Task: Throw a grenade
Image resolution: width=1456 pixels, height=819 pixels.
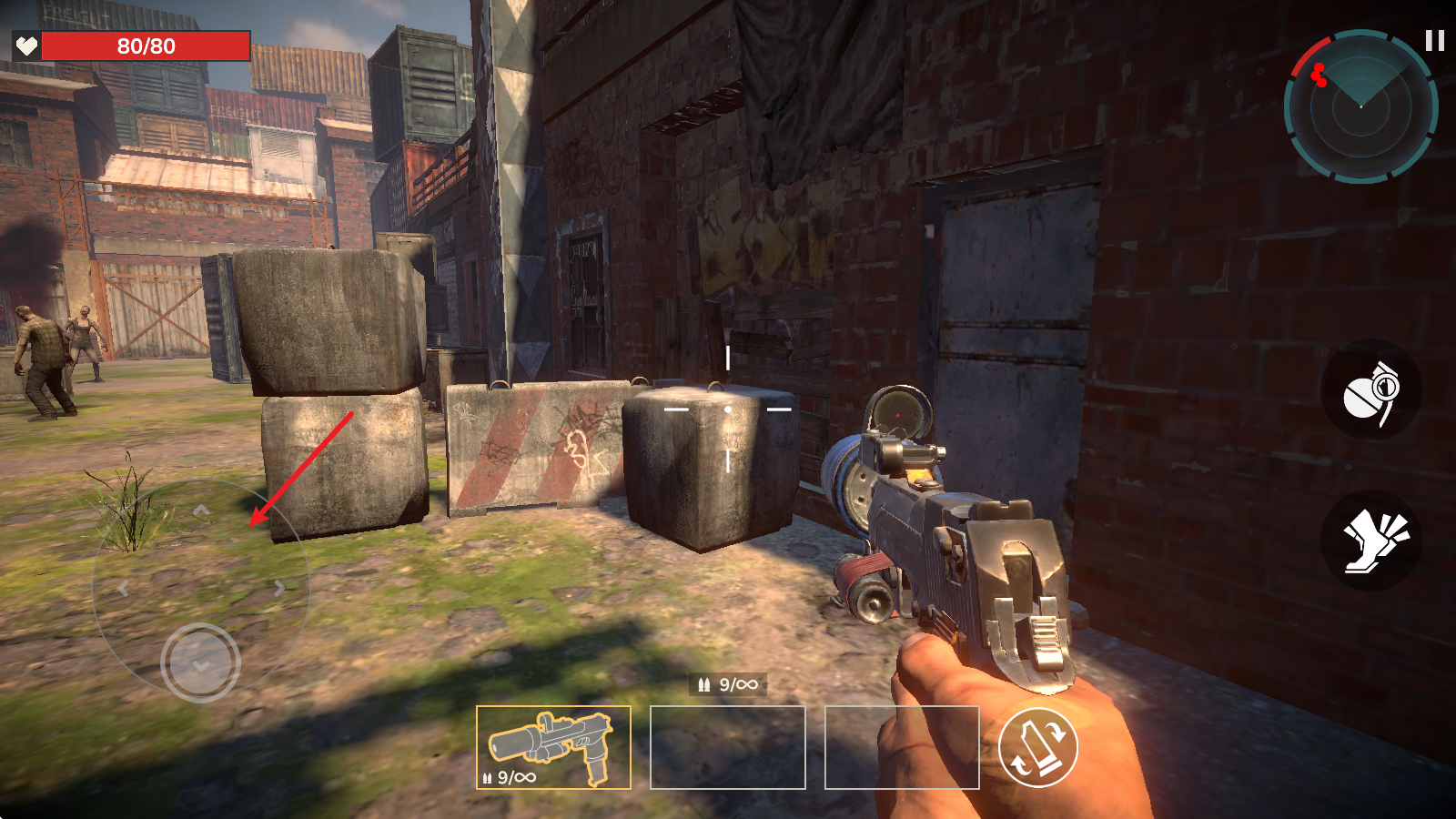Action: 1370,391
